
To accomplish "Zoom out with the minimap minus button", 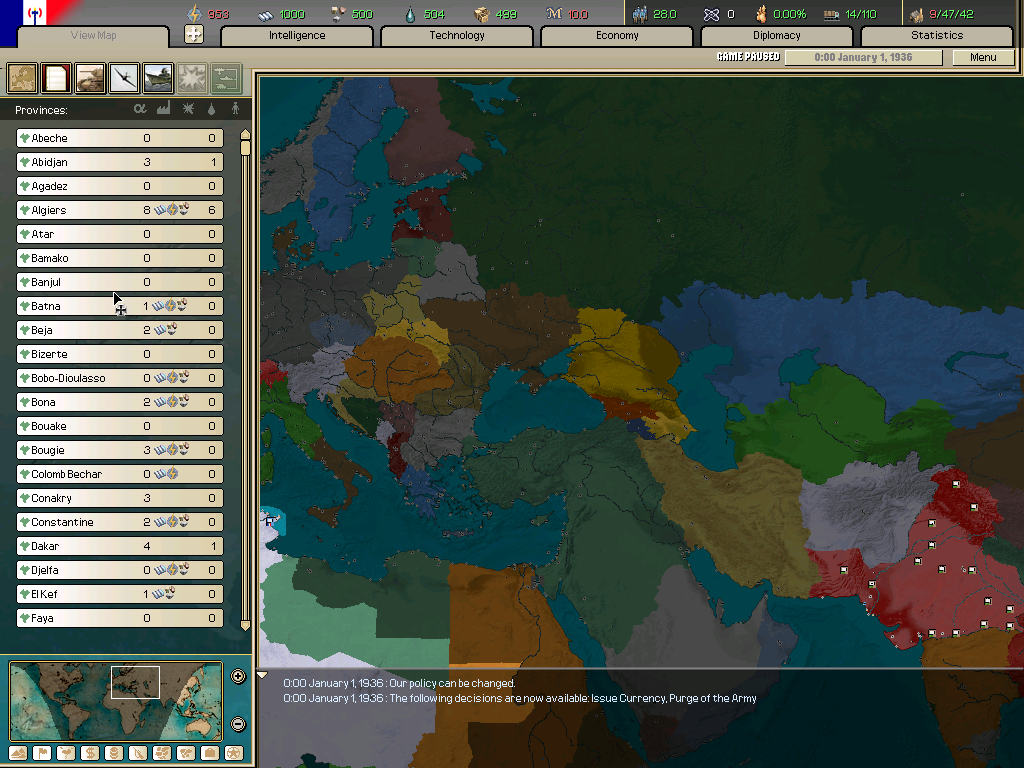I will pos(238,724).
